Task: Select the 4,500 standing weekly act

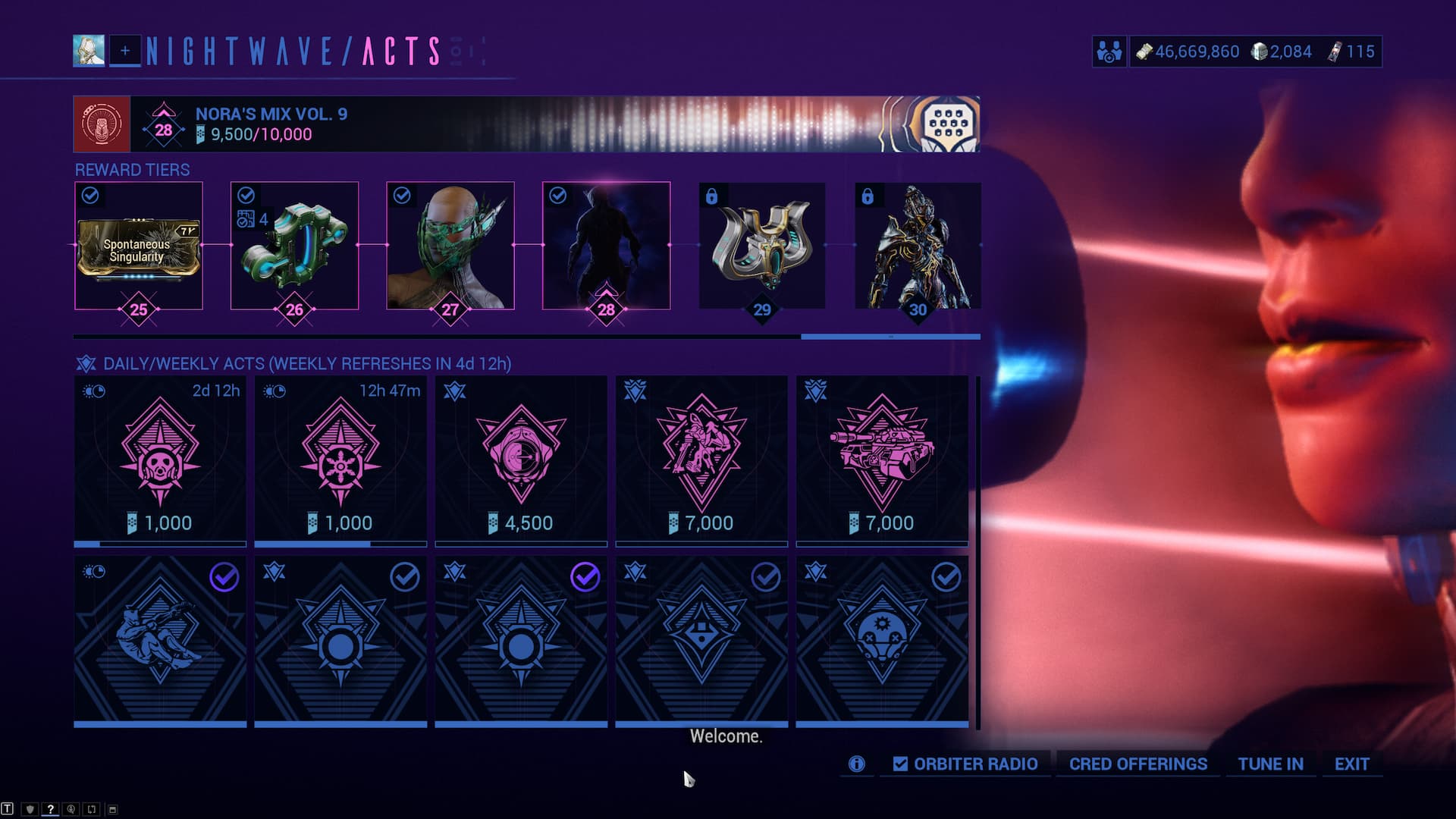Action: click(521, 460)
